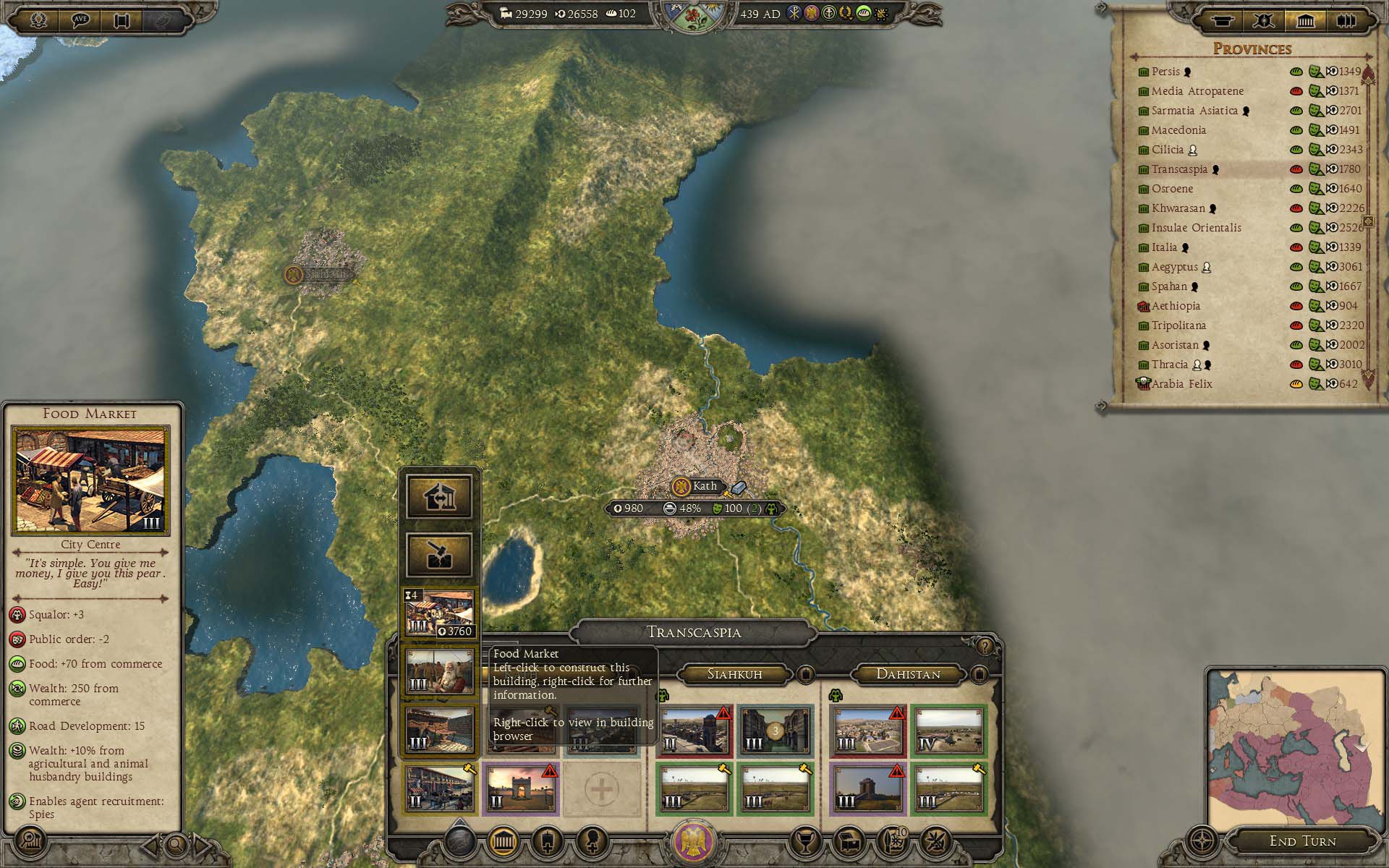Choose Aegyptus from the provinces list

[x=1174, y=267]
